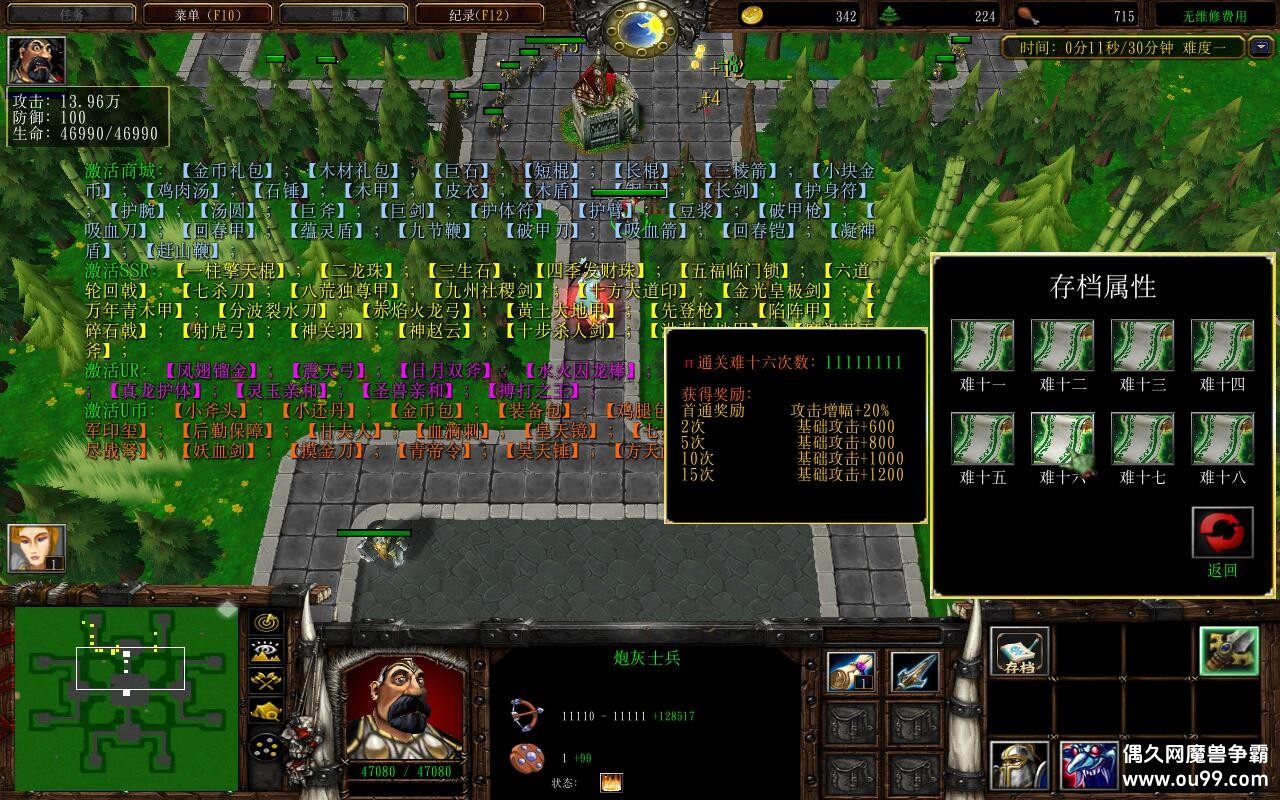Collapse the timer panel with the blue arrow
This screenshot has width=1280, height=800.
click(x=1262, y=47)
